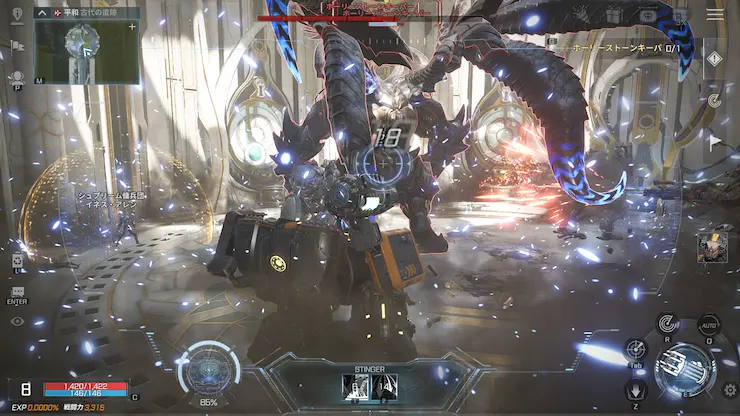Open settings via the gear icon

tap(728, 390)
